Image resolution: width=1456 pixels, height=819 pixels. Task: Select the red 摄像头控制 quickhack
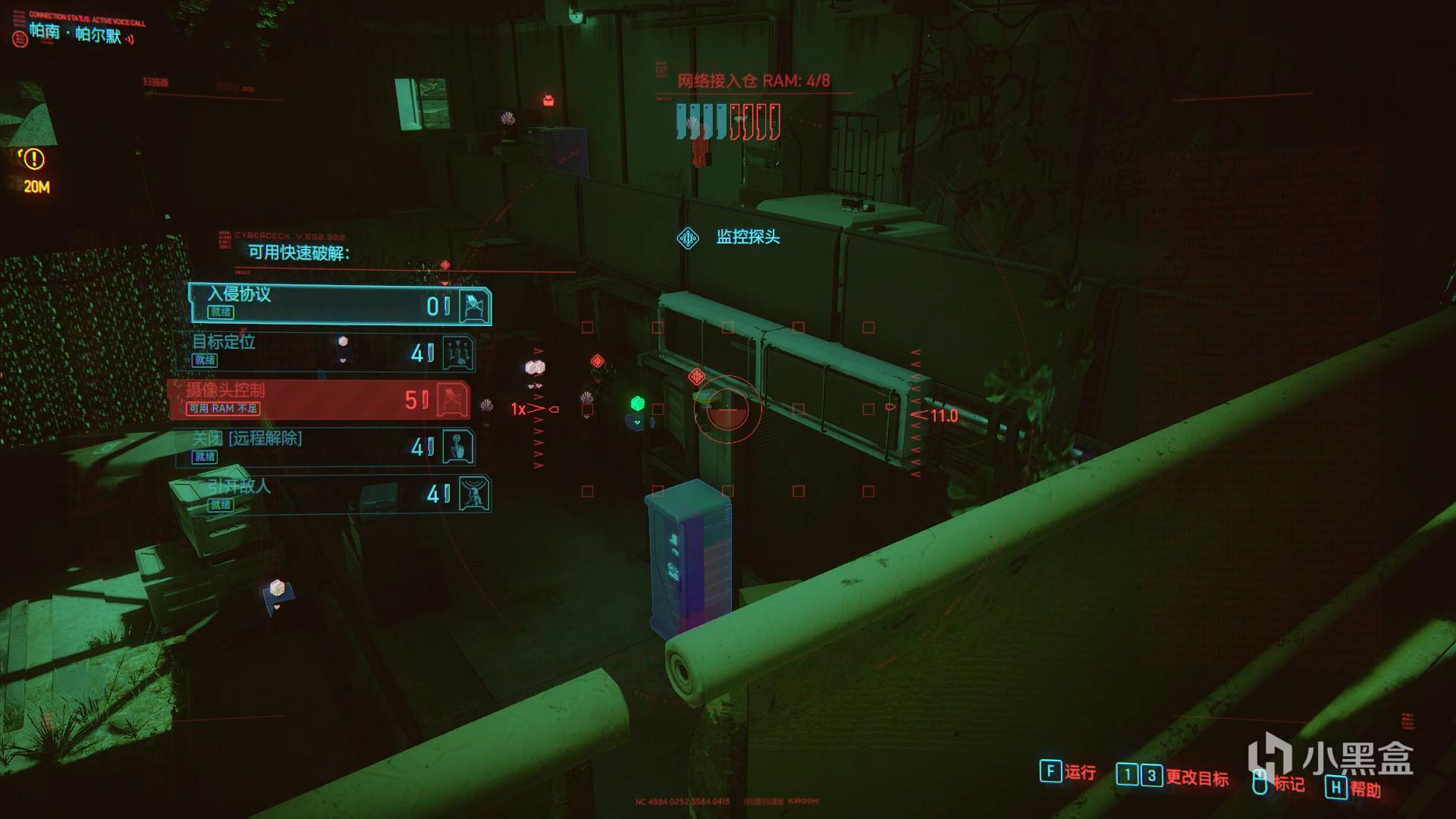point(320,400)
